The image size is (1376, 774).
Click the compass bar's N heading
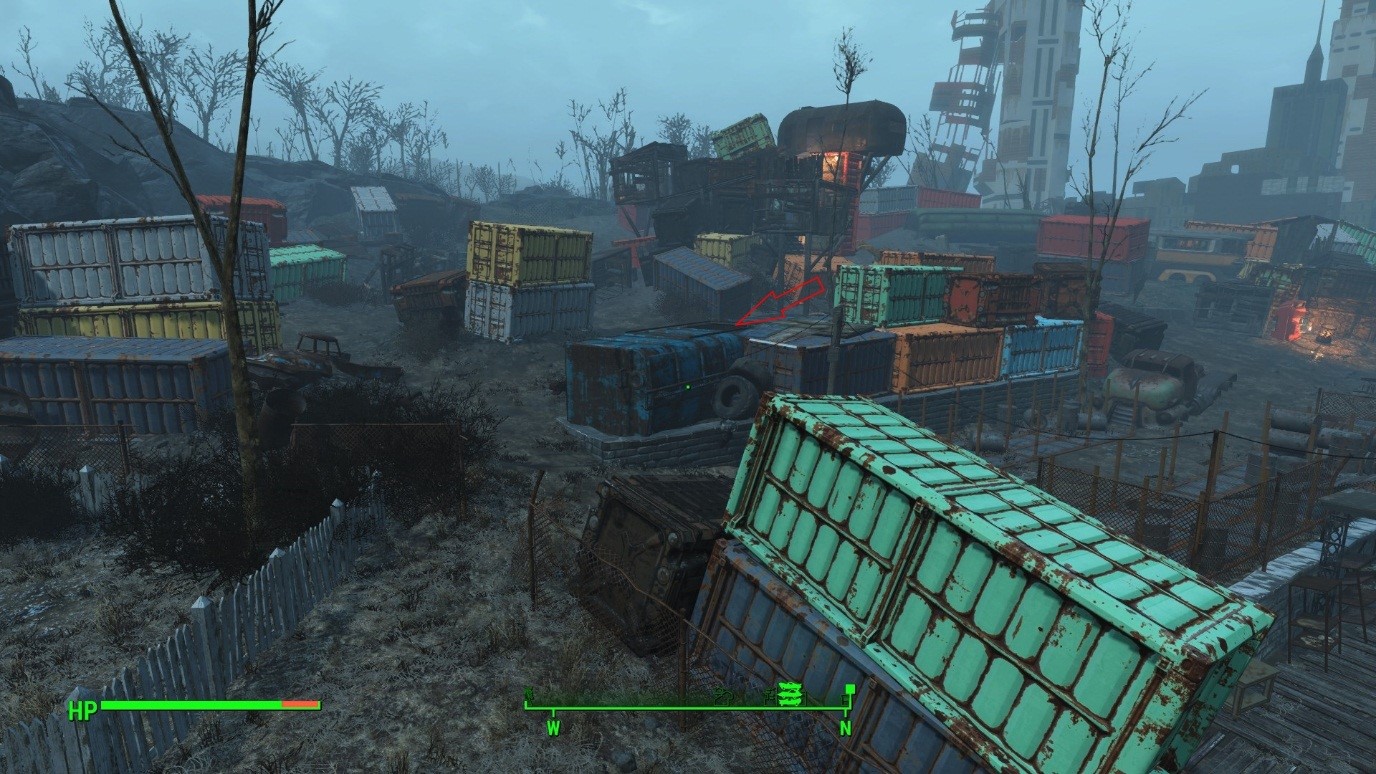845,729
